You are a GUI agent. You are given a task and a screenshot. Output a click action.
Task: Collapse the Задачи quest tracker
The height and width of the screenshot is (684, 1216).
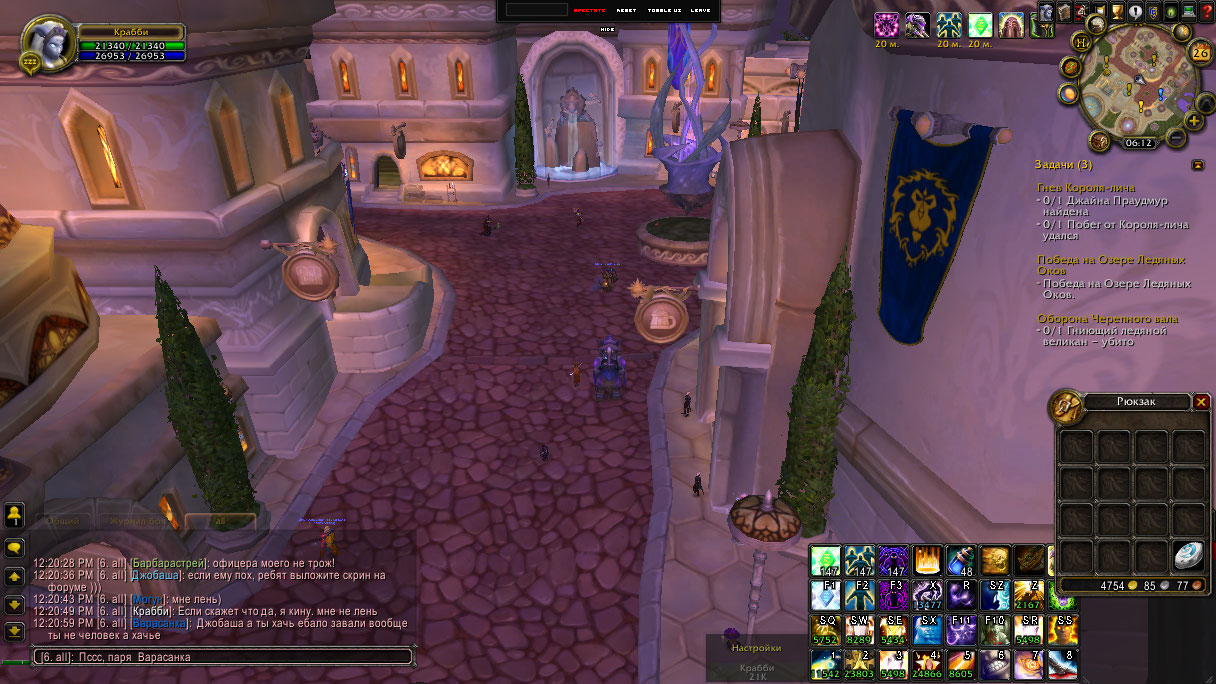tap(1198, 165)
